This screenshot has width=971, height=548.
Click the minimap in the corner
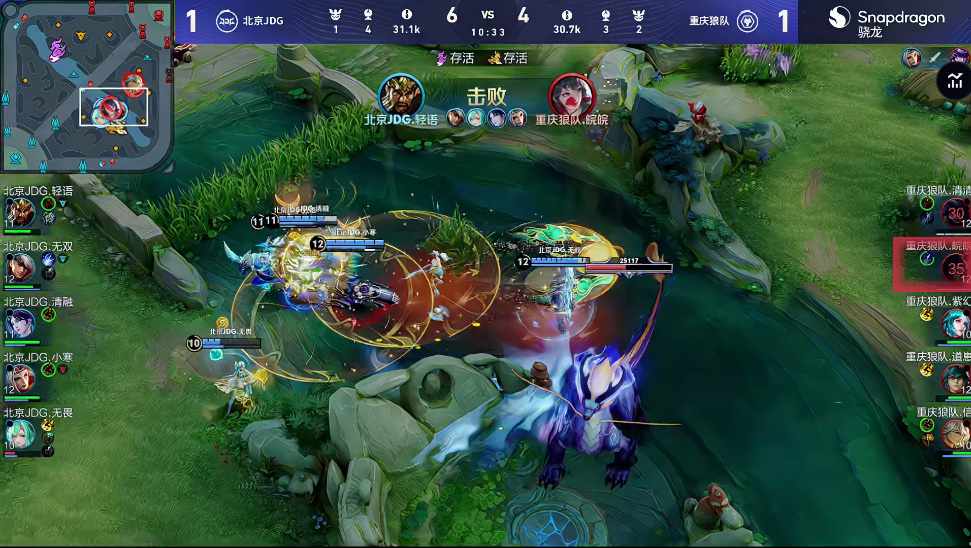point(87,86)
